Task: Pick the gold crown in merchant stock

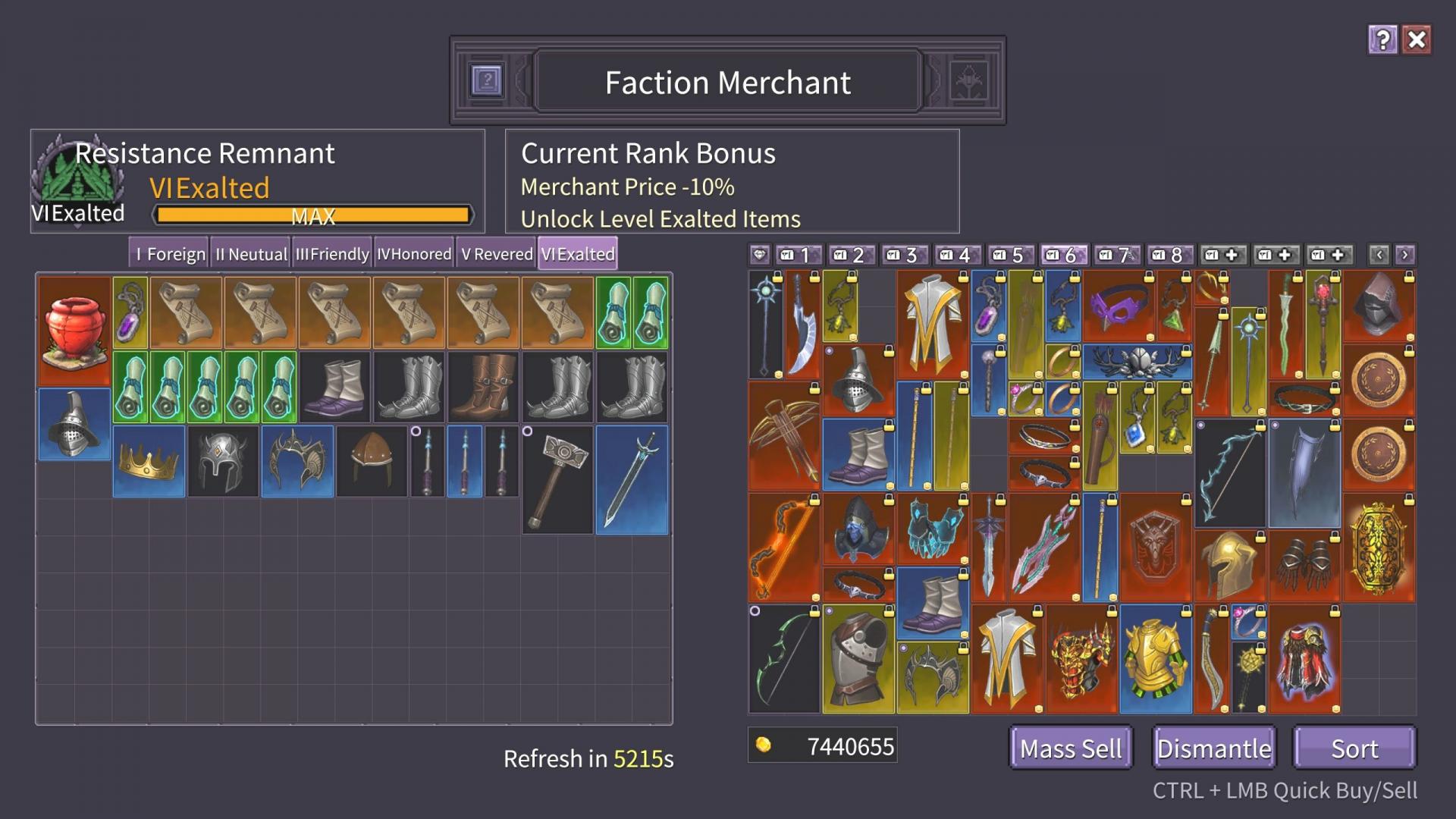Action: [149, 461]
